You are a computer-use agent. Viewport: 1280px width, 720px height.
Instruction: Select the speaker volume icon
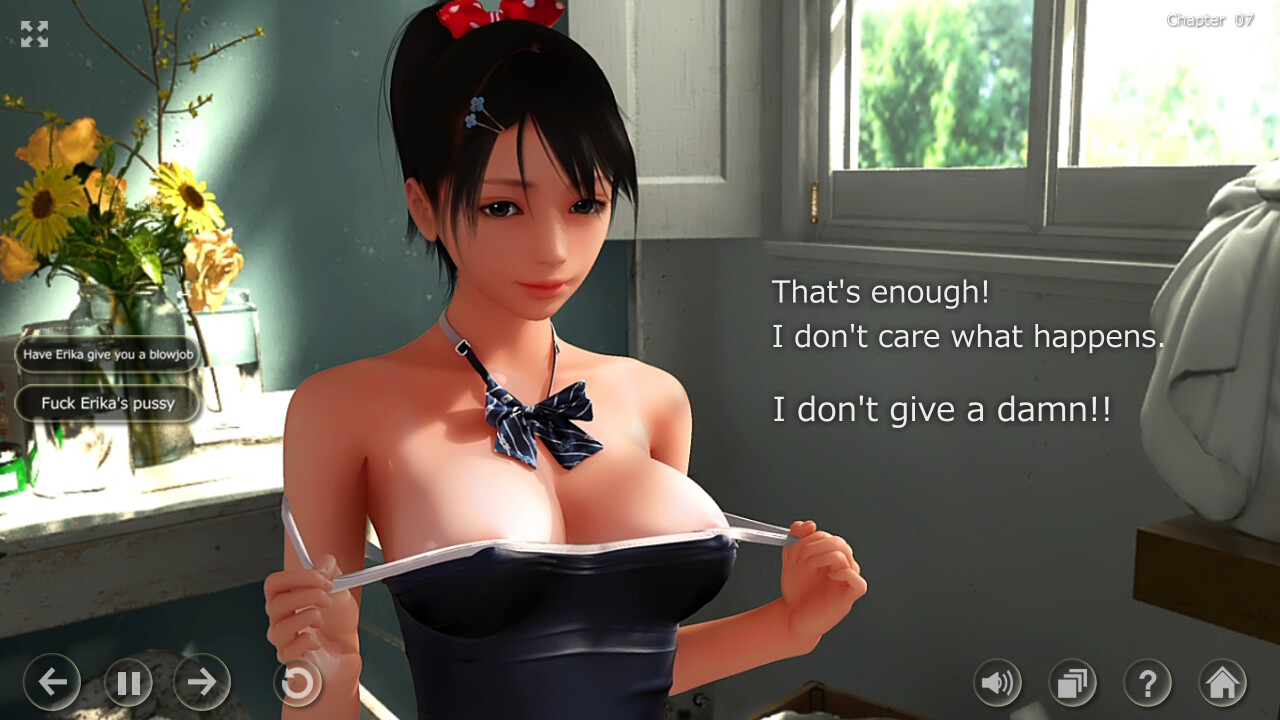tap(996, 683)
